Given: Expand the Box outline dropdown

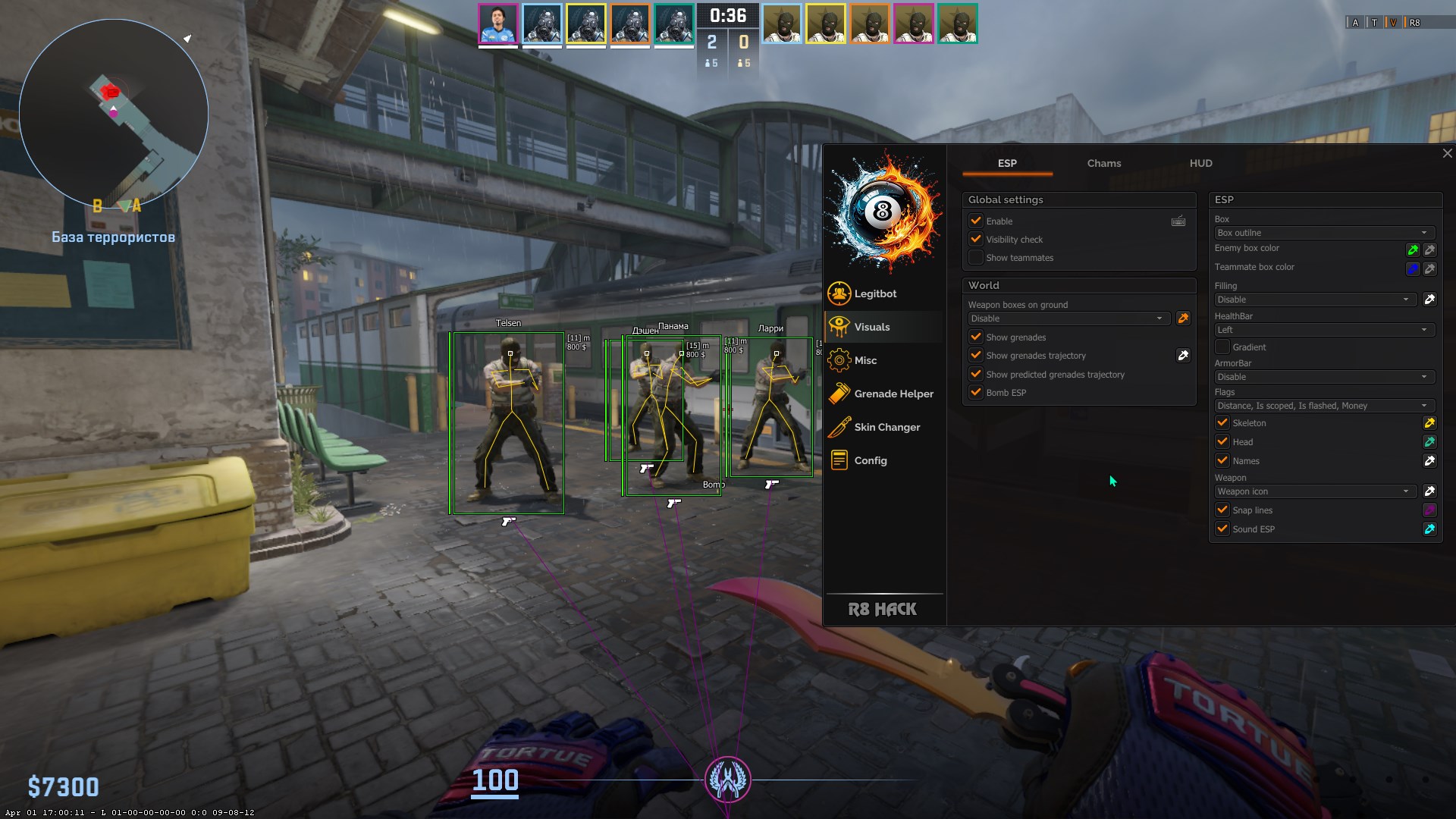Looking at the screenshot, I should tap(1322, 233).
